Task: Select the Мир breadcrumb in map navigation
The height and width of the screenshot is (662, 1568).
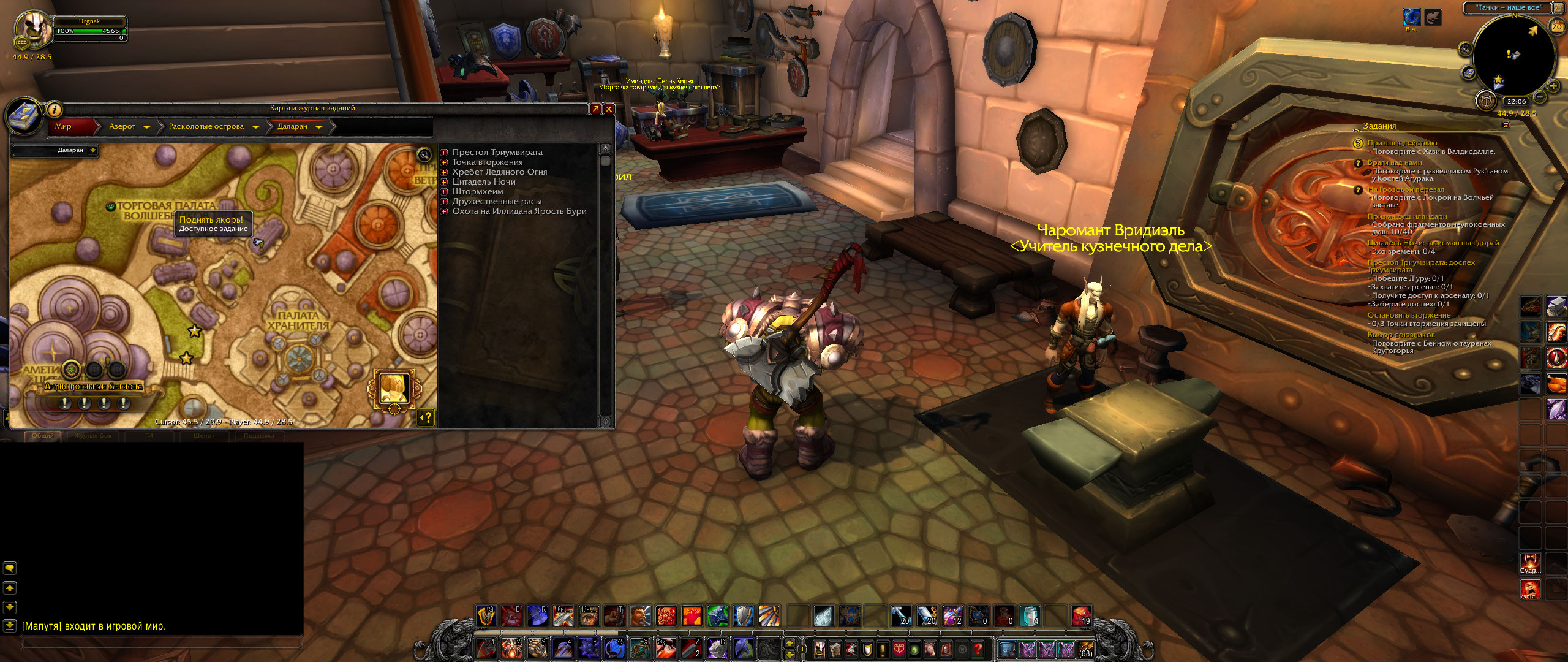Action: coord(64,126)
